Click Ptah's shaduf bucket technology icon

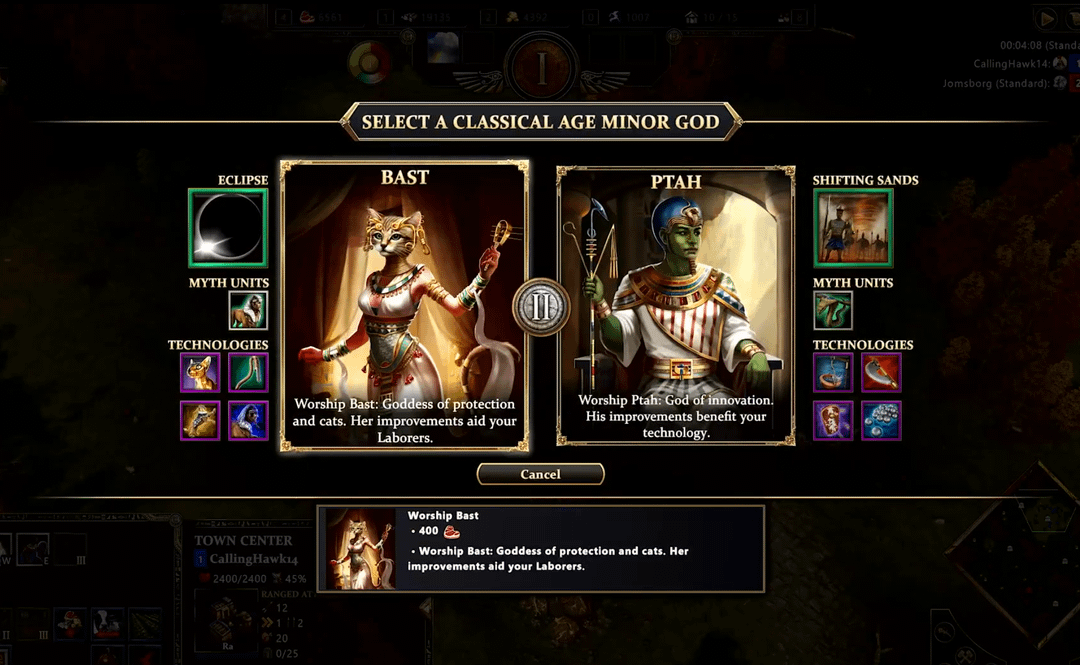pyautogui.click(x=833, y=373)
